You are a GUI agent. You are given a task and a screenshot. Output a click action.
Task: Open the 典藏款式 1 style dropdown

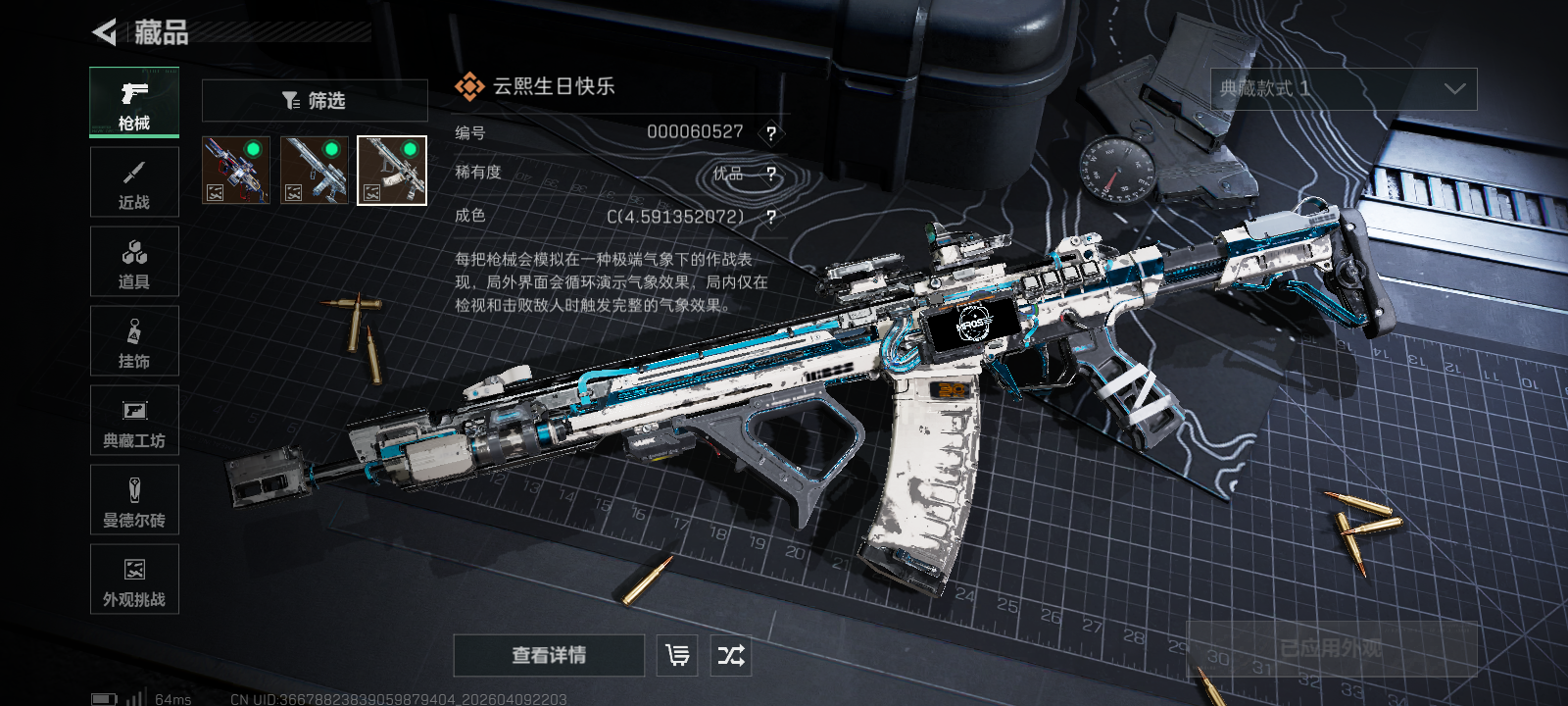[1344, 89]
